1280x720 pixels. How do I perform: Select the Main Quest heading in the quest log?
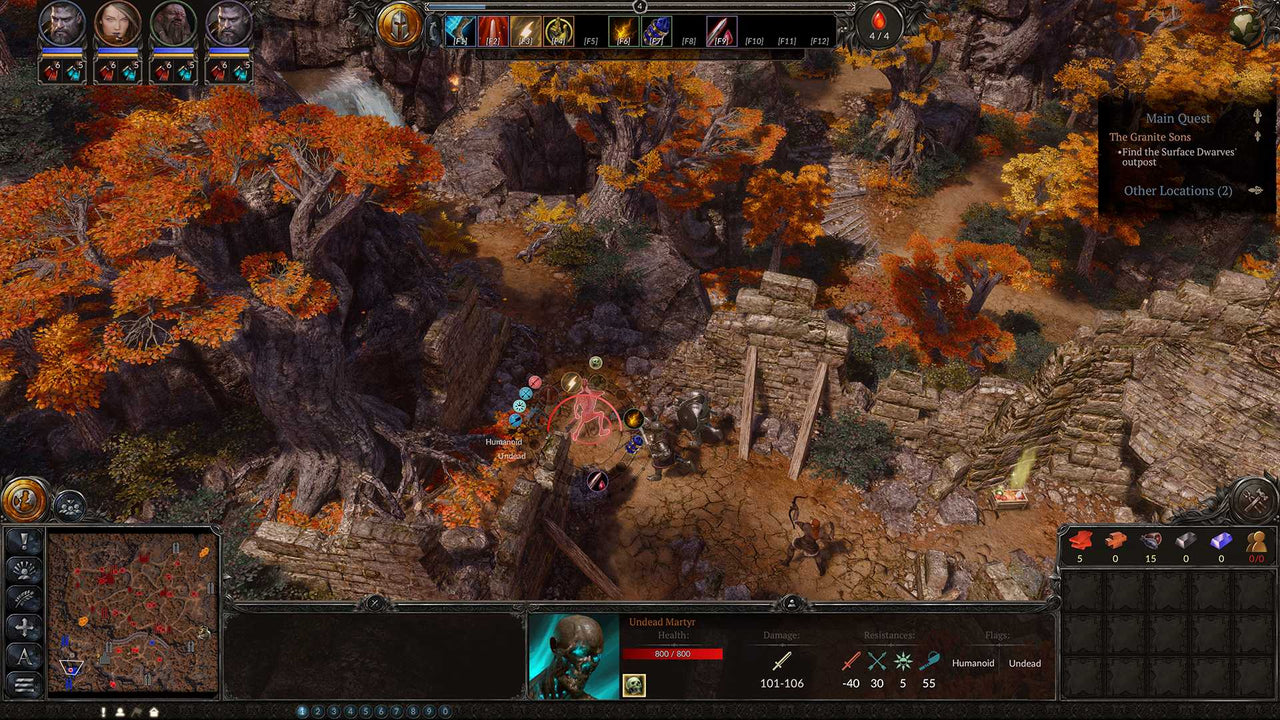1177,118
